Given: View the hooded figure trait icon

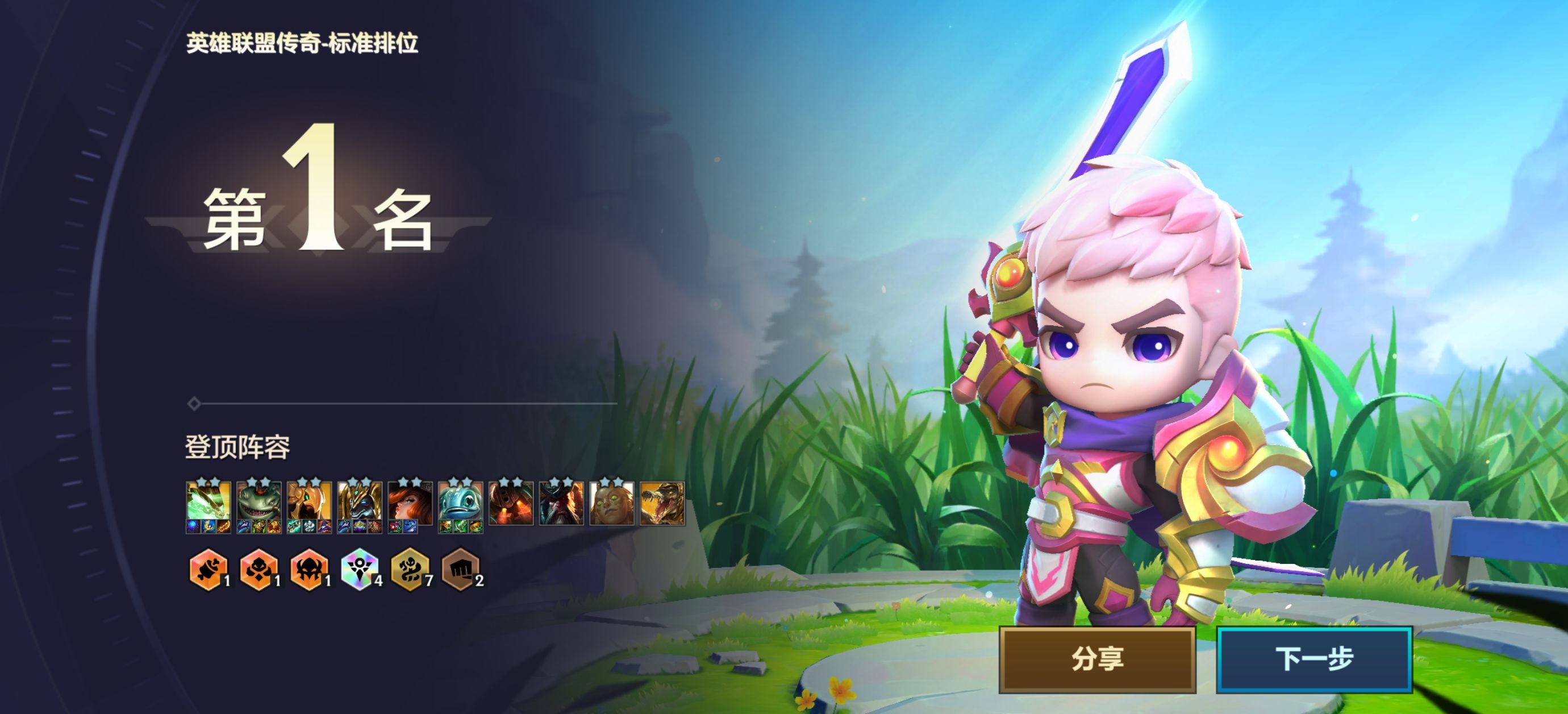Looking at the screenshot, I should pos(258,571).
